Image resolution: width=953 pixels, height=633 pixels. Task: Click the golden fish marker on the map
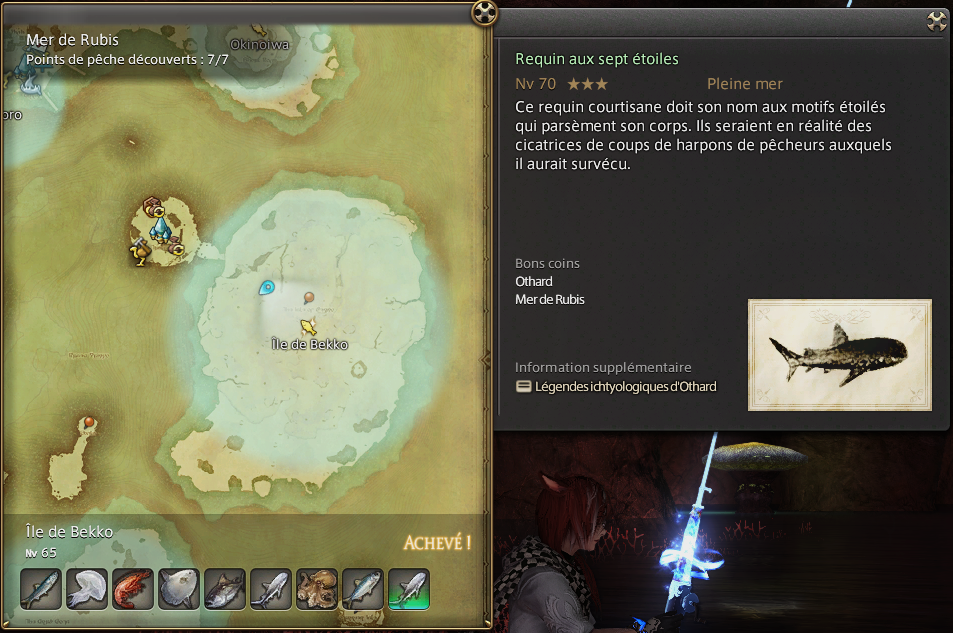pos(309,326)
